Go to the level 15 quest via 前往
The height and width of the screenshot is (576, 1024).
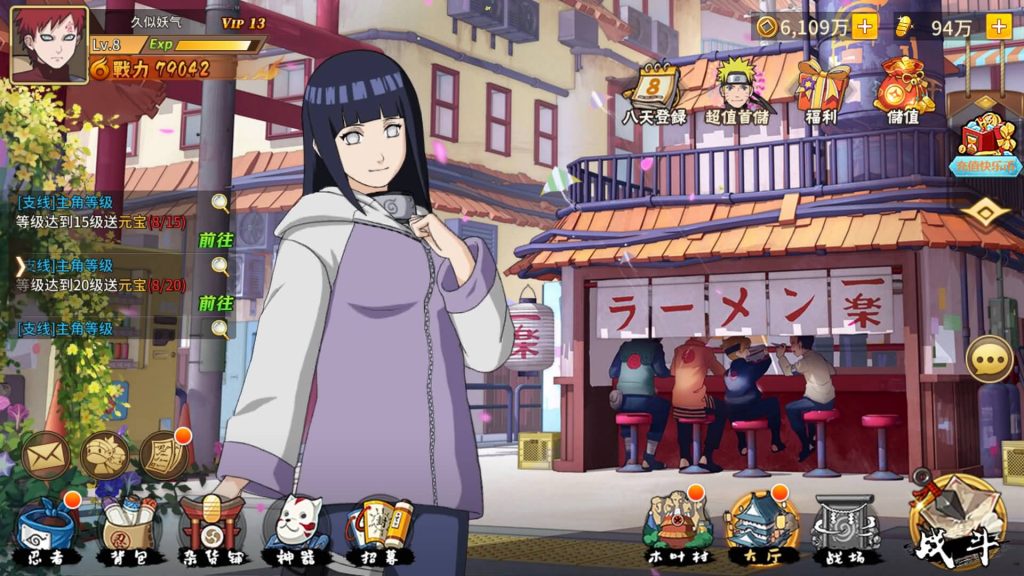[x=215, y=240]
